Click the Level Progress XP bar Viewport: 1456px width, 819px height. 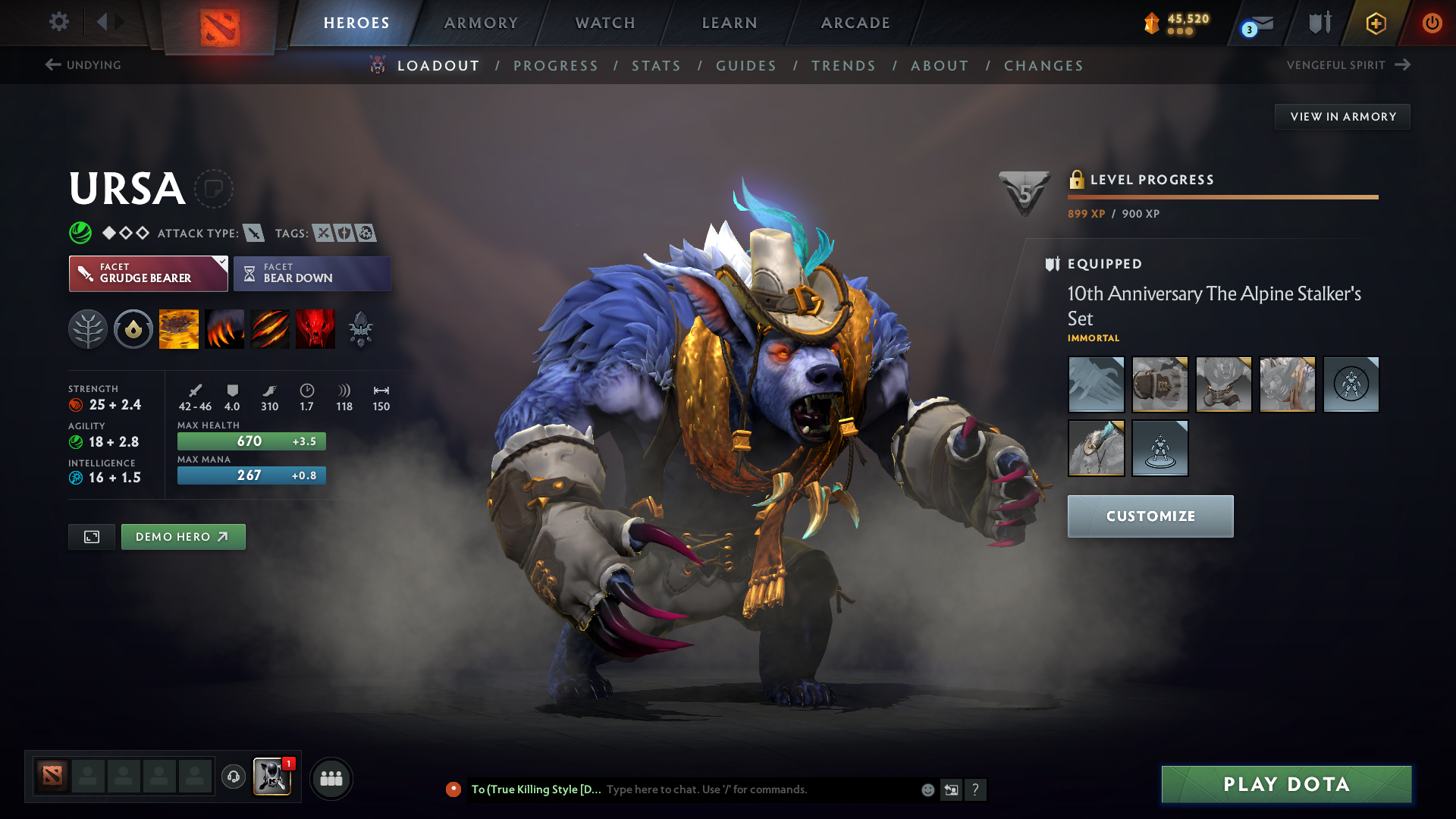(1222, 196)
